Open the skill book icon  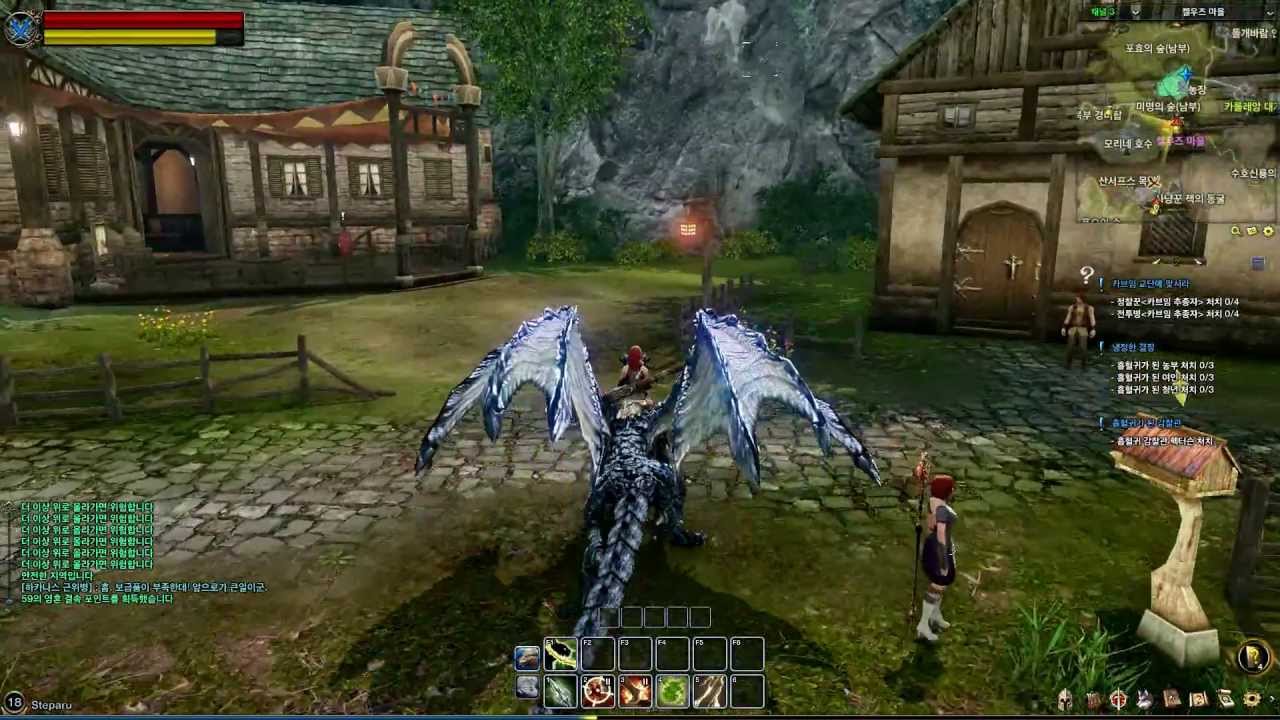coord(1172,700)
